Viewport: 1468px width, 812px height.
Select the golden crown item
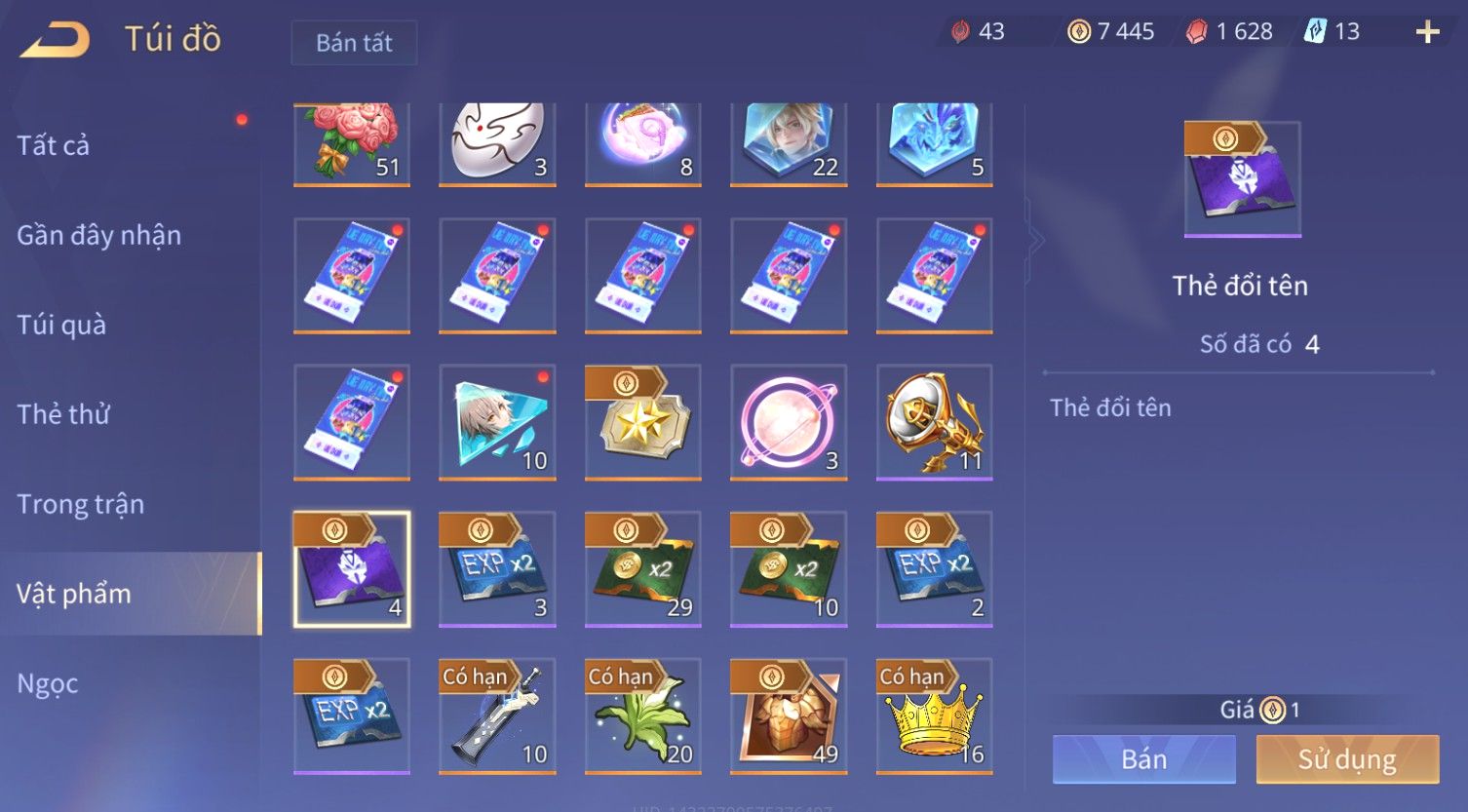[934, 716]
